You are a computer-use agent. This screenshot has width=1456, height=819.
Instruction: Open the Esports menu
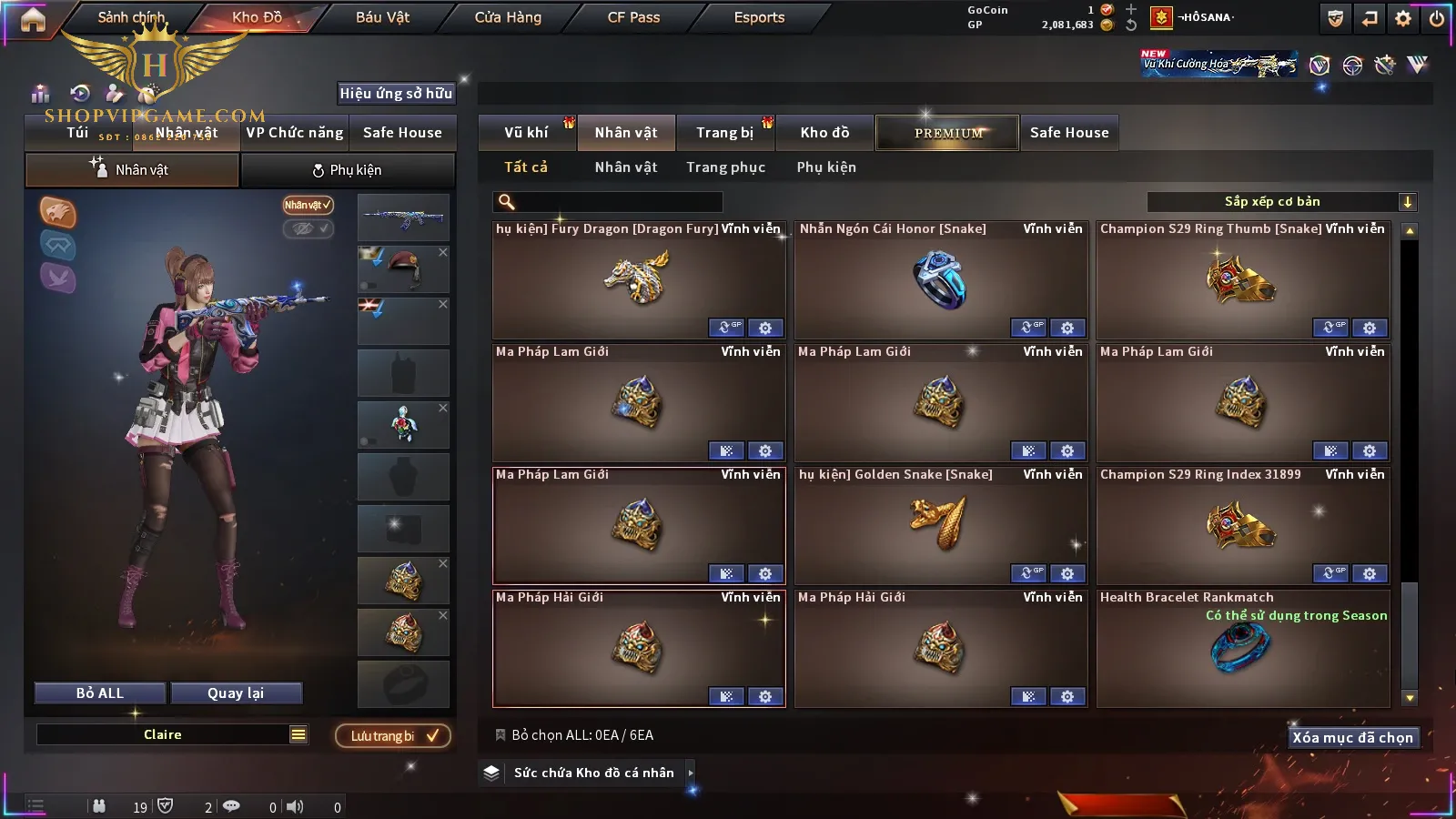click(759, 17)
